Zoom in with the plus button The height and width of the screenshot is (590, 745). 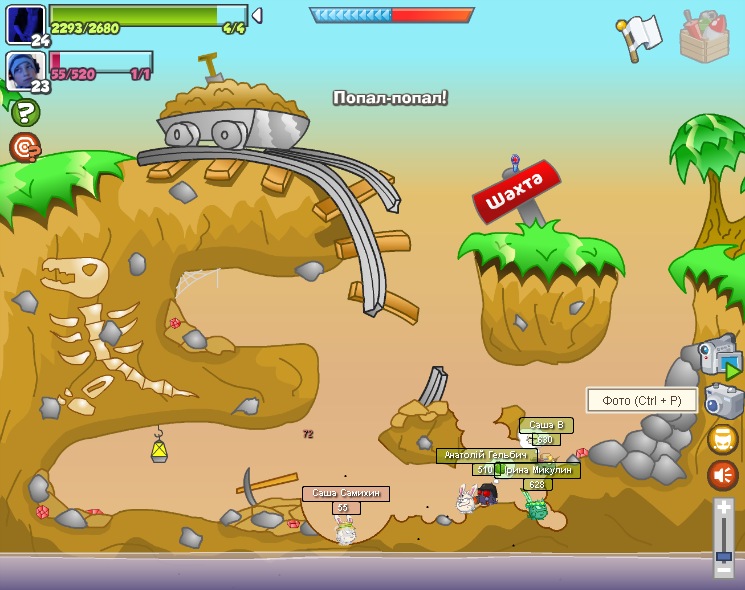tap(724, 509)
